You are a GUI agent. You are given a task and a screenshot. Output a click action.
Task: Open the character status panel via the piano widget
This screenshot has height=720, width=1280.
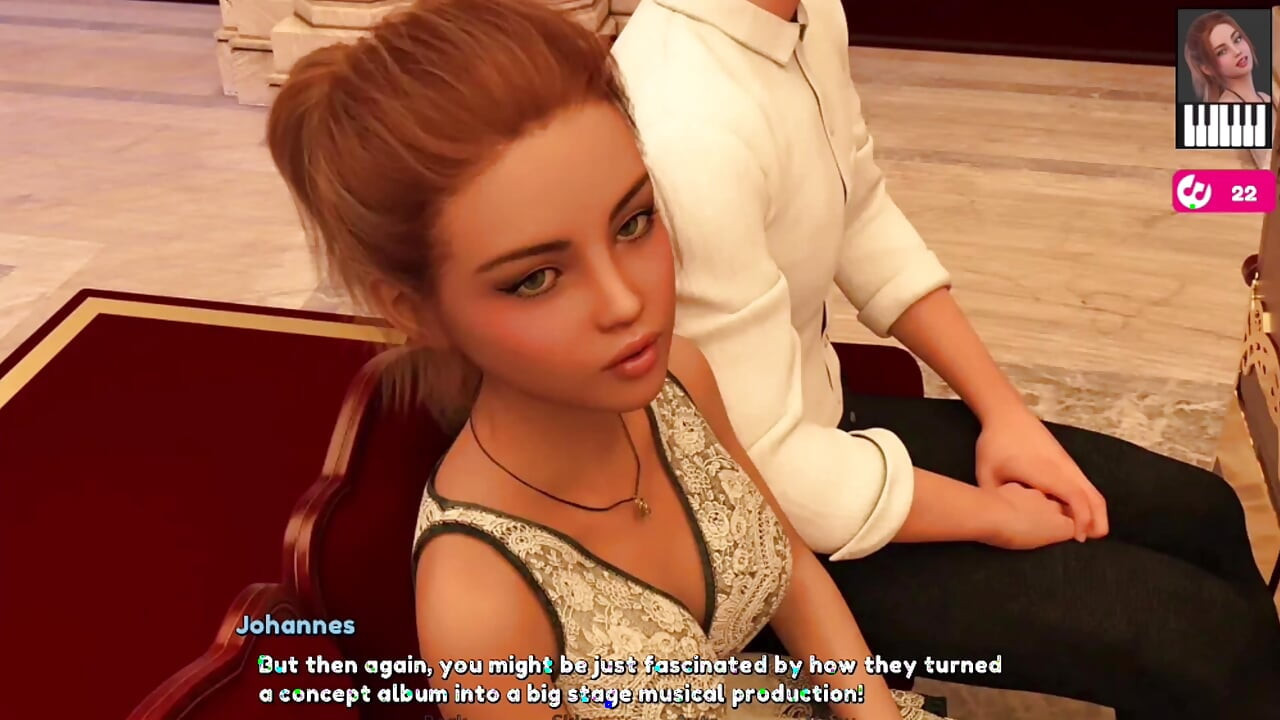pos(1222,125)
